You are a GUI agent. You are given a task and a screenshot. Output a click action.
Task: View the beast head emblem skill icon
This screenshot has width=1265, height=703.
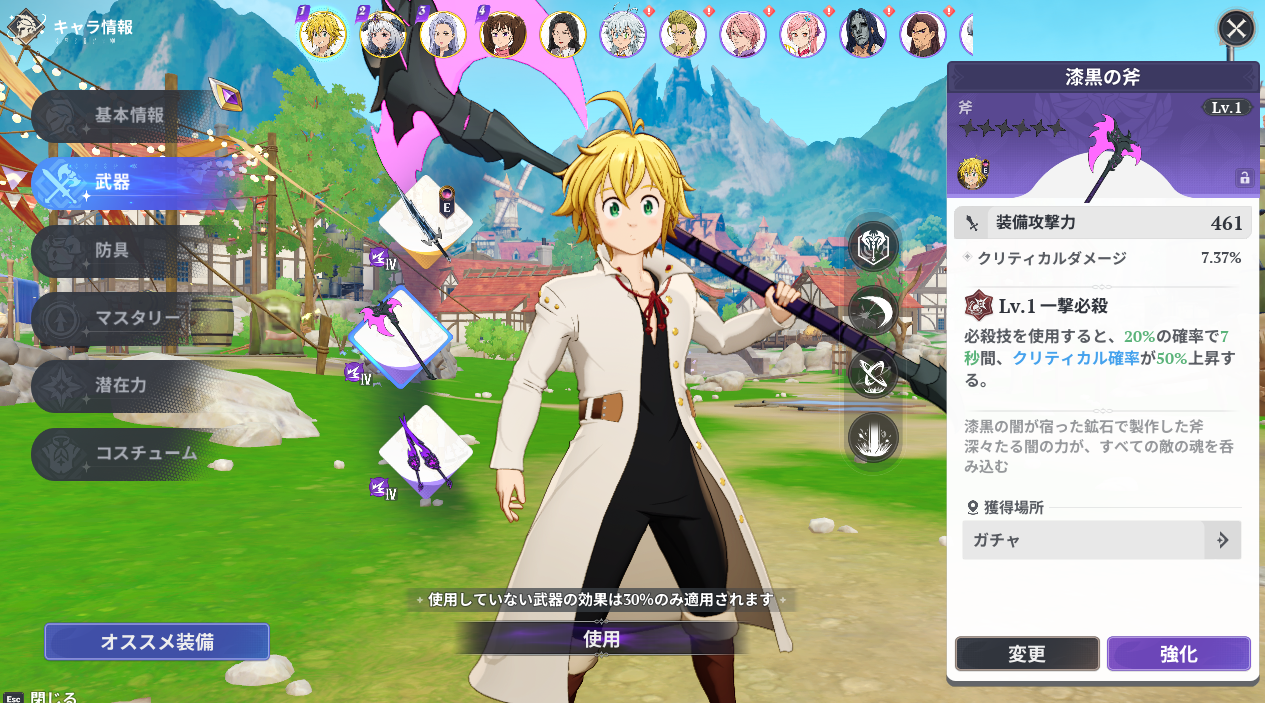873,246
